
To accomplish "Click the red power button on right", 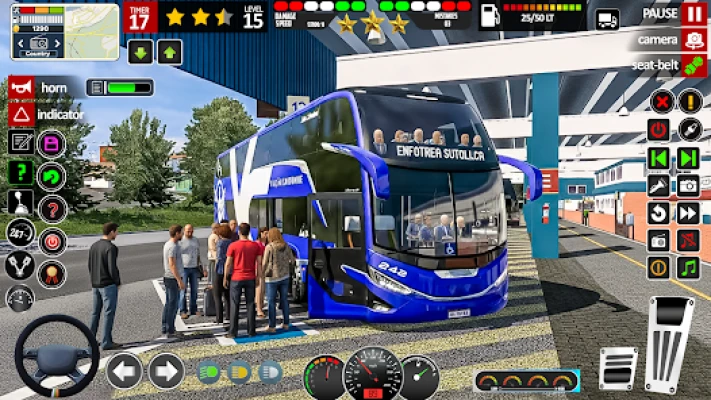I will tap(658, 129).
